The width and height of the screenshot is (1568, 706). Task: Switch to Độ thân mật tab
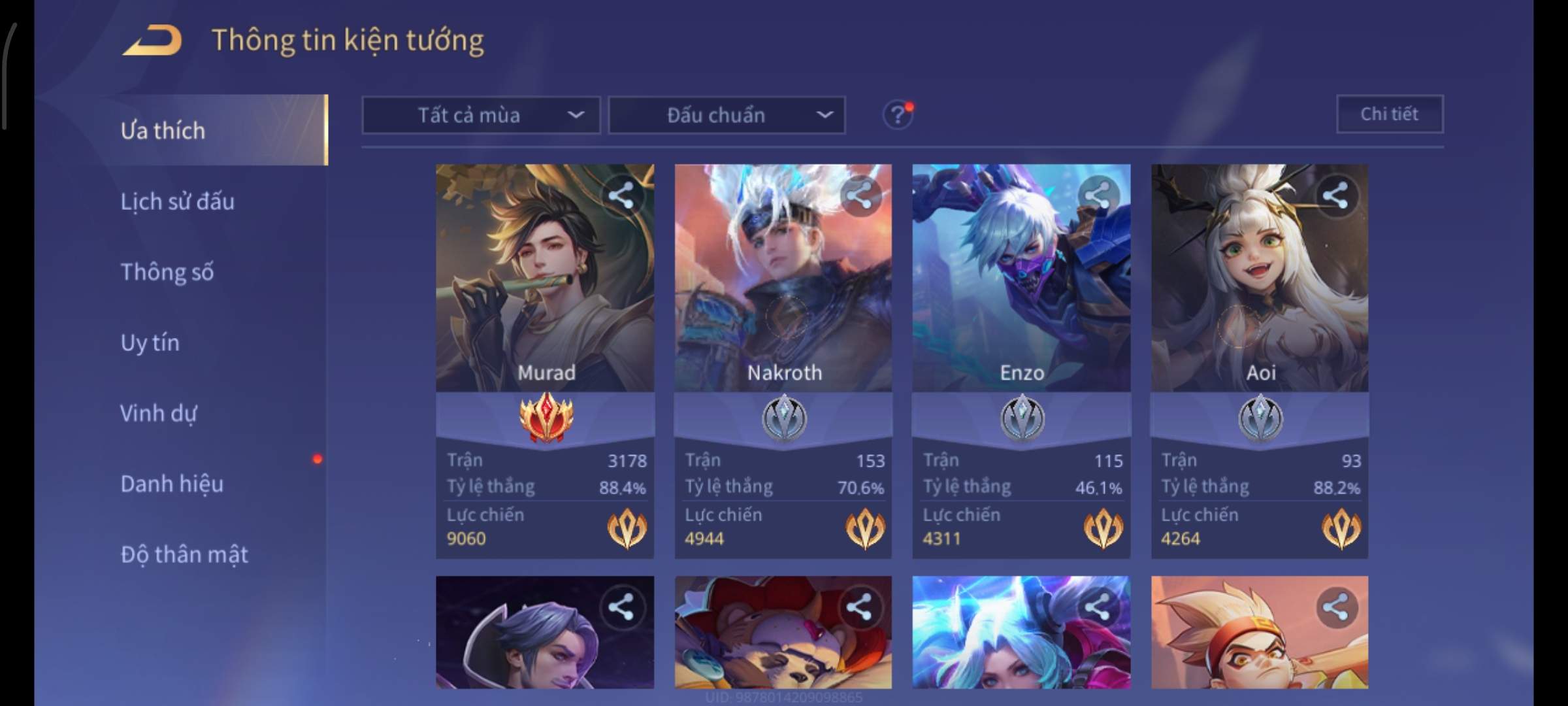click(184, 554)
